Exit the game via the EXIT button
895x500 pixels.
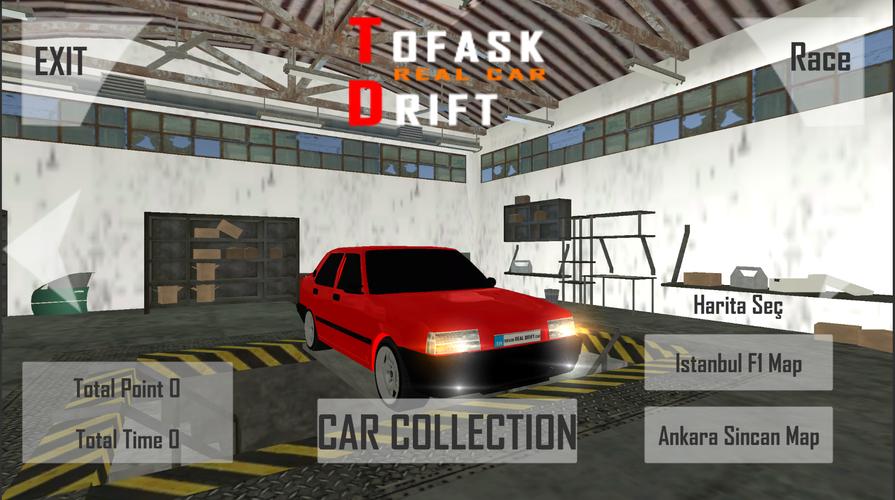pyautogui.click(x=60, y=61)
